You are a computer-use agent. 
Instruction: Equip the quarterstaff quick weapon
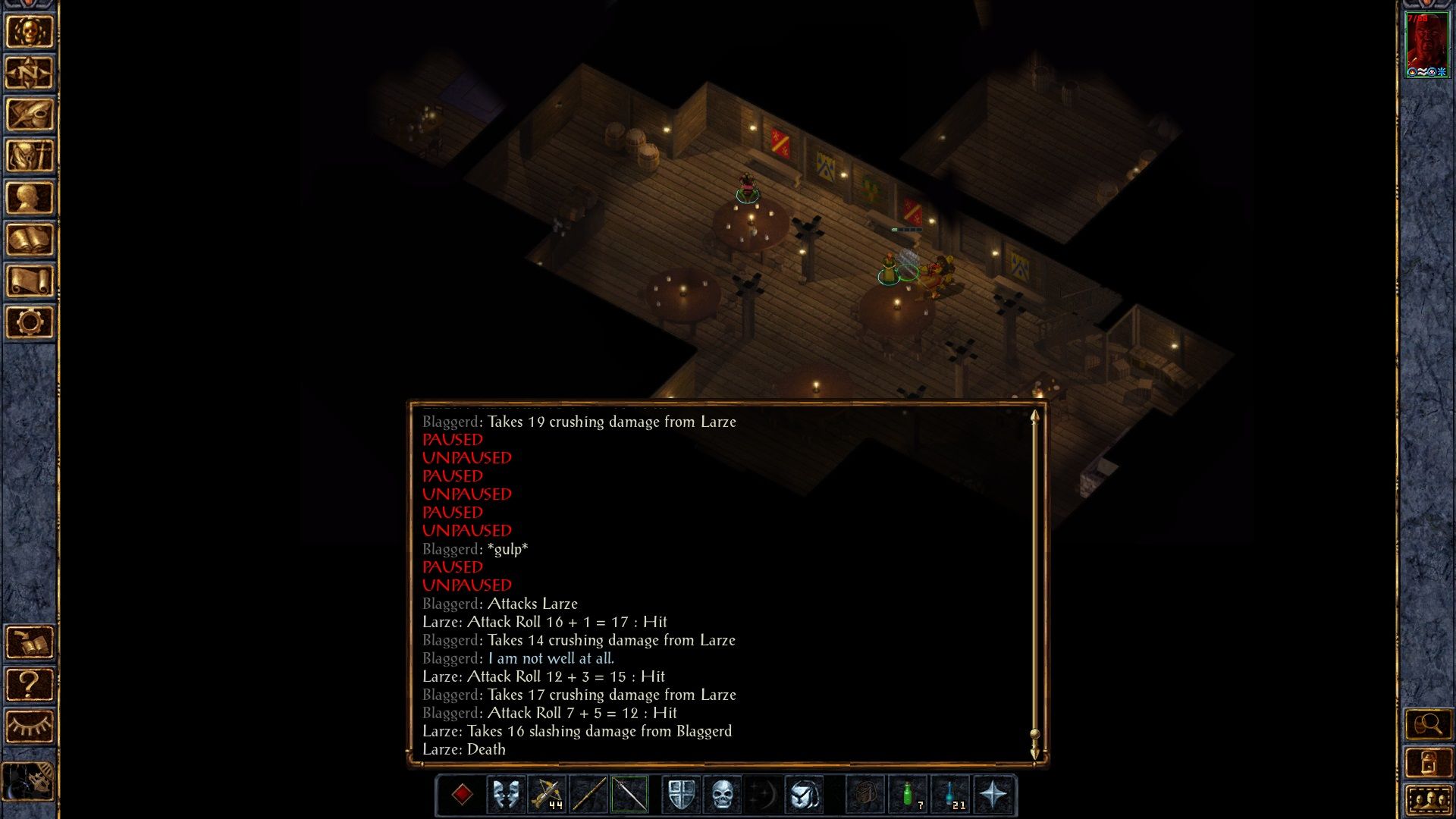click(588, 795)
